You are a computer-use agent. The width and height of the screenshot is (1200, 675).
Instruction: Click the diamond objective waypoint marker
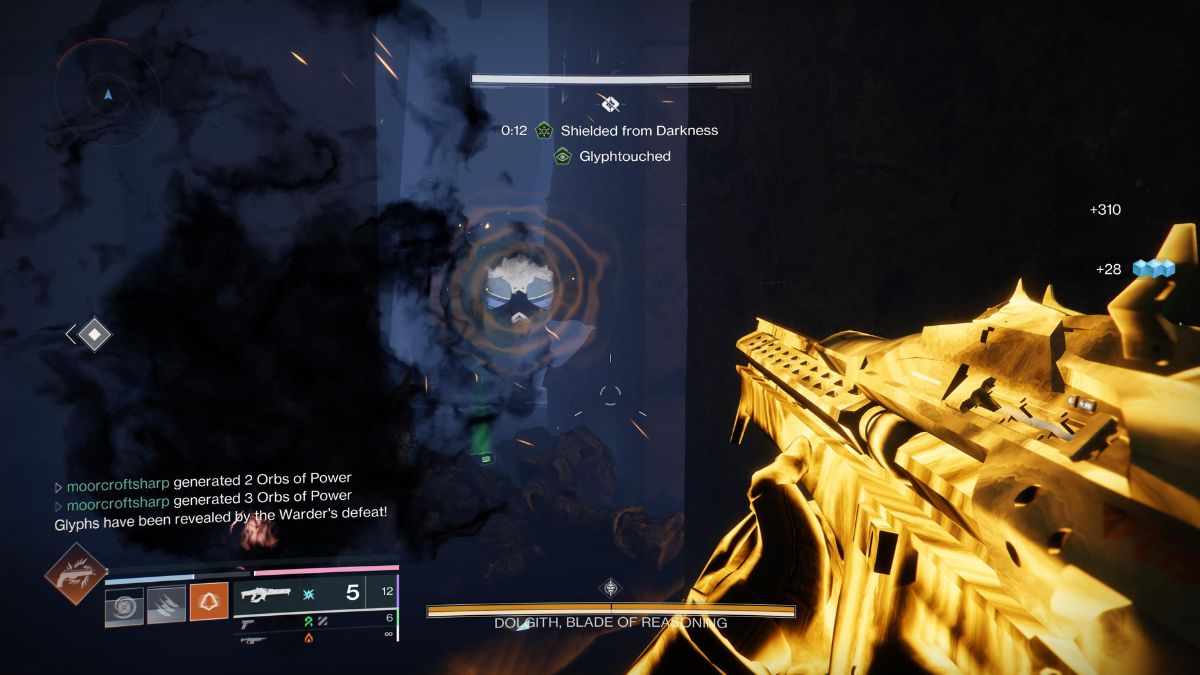(x=94, y=334)
